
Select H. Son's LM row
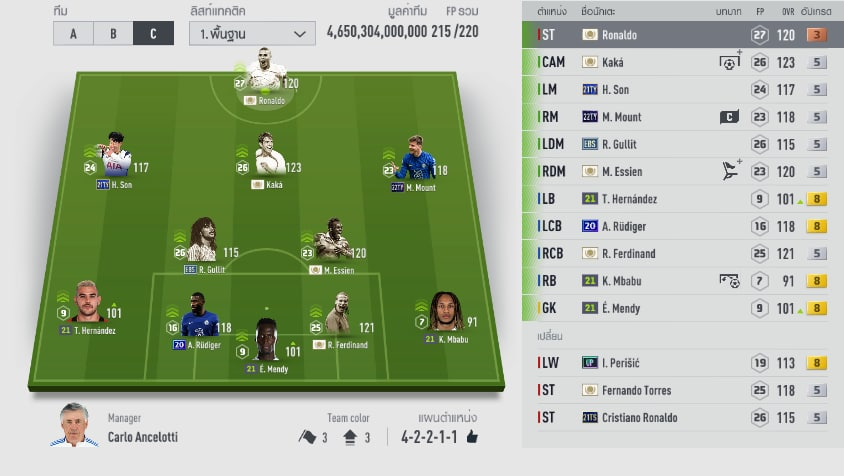click(x=682, y=89)
